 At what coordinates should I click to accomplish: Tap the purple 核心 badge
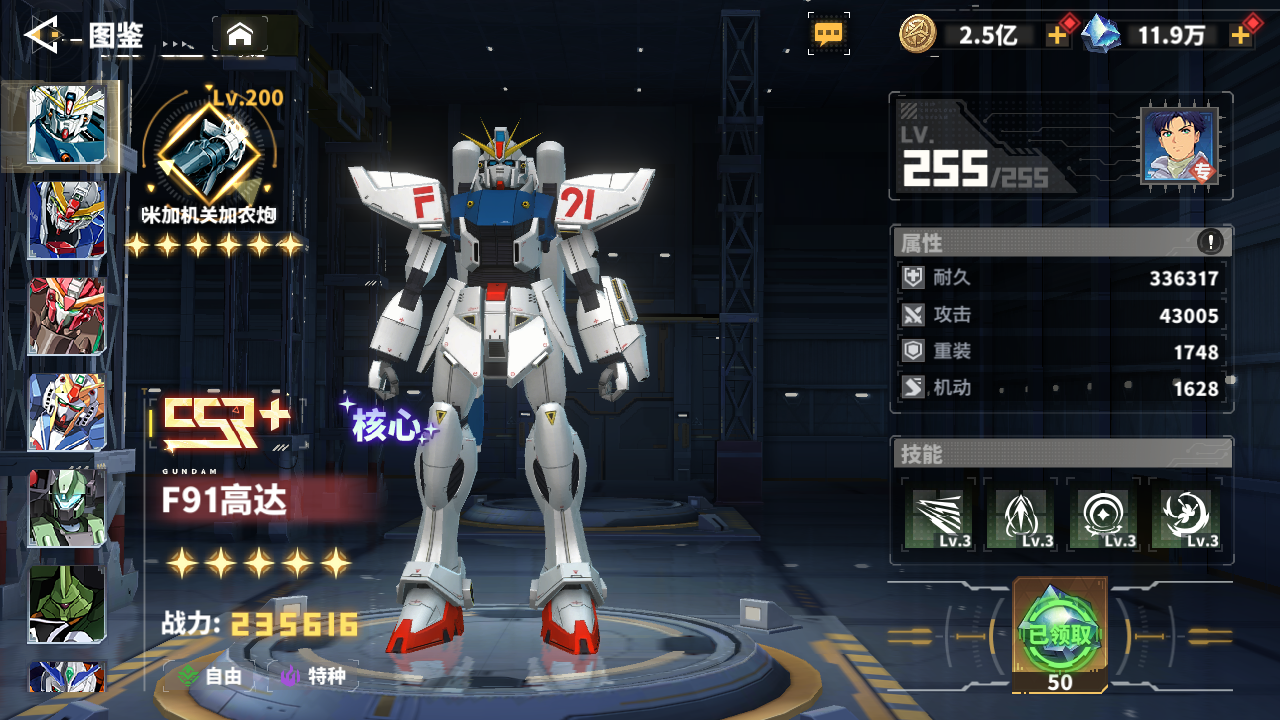click(388, 426)
